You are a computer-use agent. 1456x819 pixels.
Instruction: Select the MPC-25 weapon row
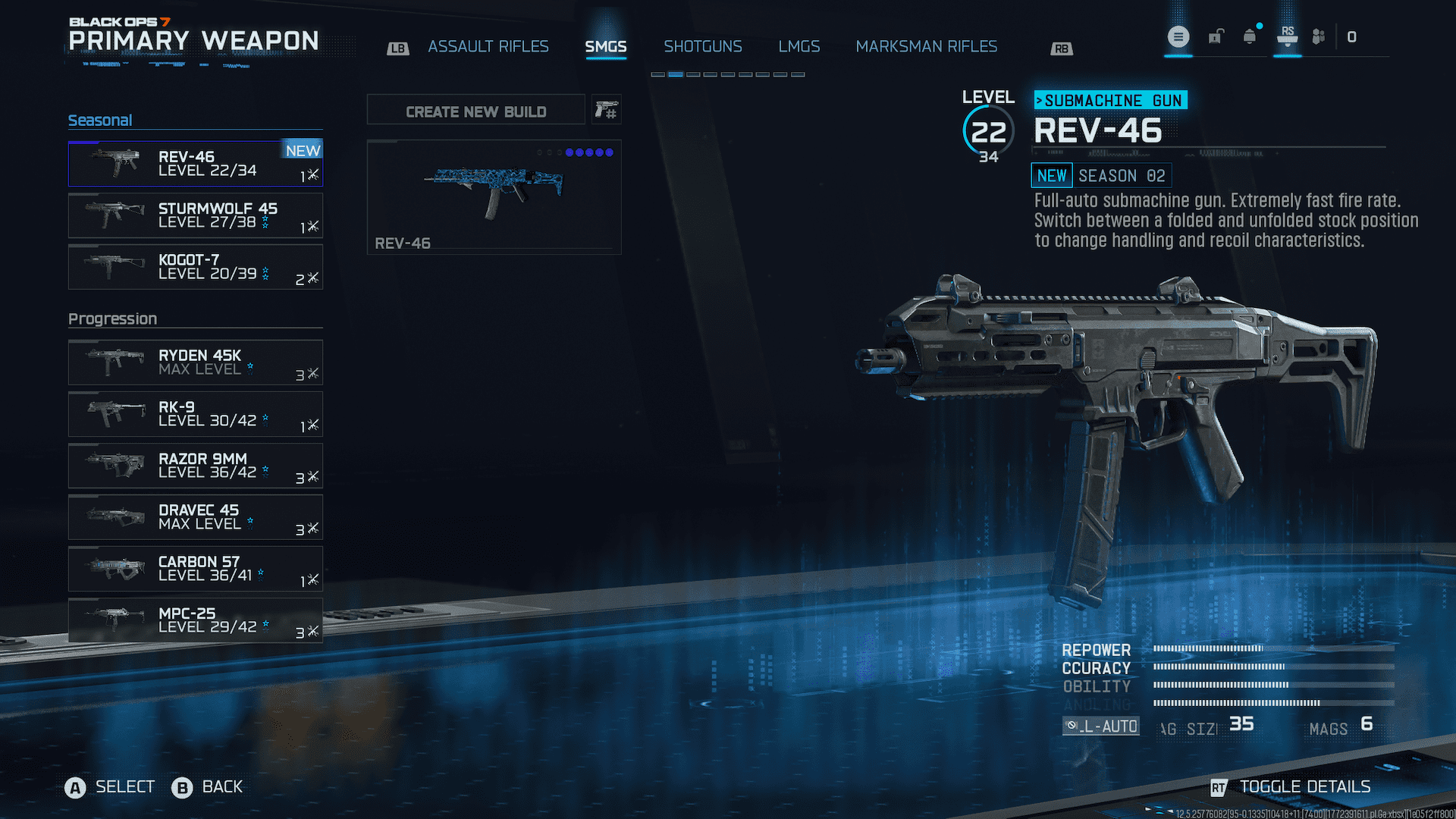coord(195,620)
